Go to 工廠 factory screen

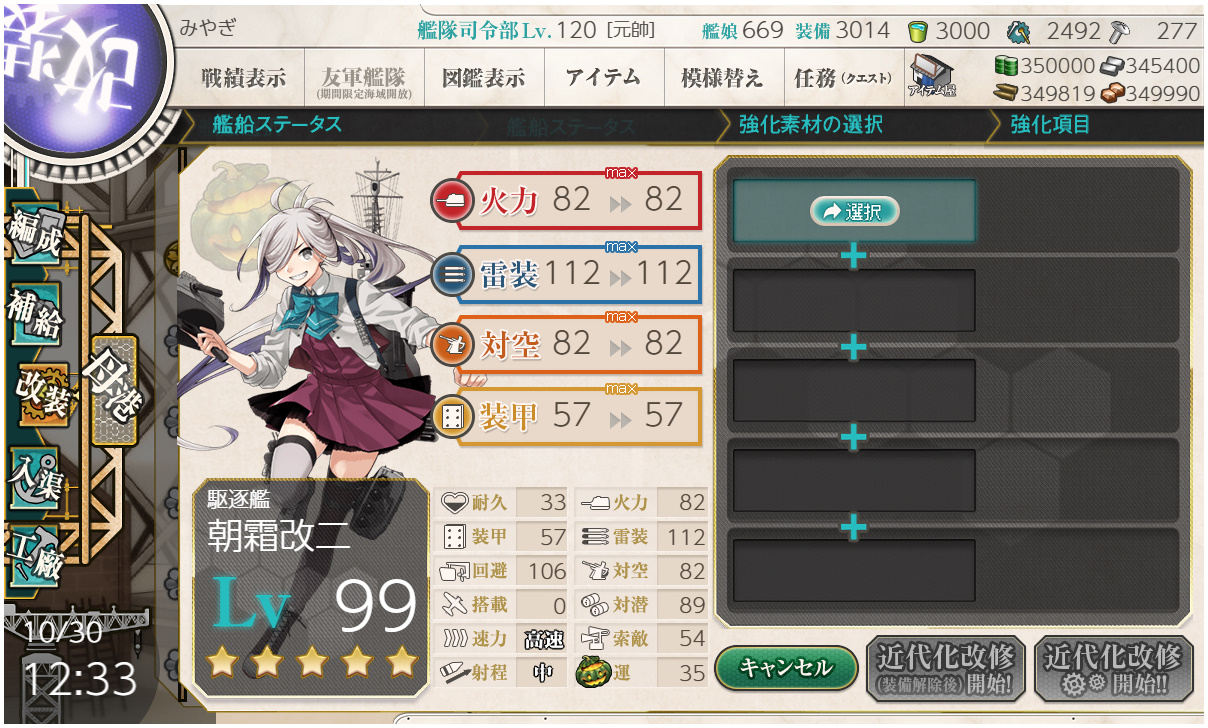coord(37,555)
